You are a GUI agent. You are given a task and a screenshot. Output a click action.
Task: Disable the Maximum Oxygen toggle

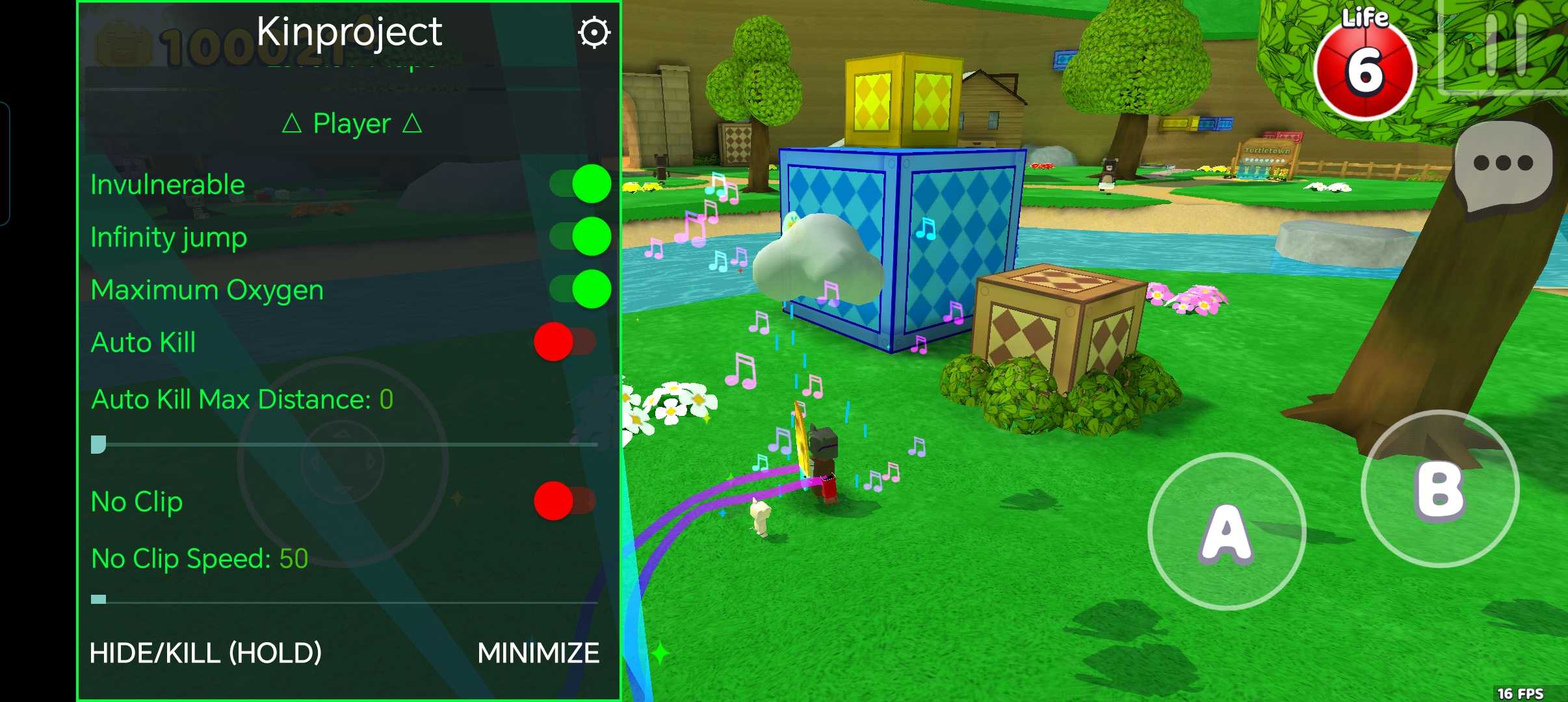coord(580,289)
